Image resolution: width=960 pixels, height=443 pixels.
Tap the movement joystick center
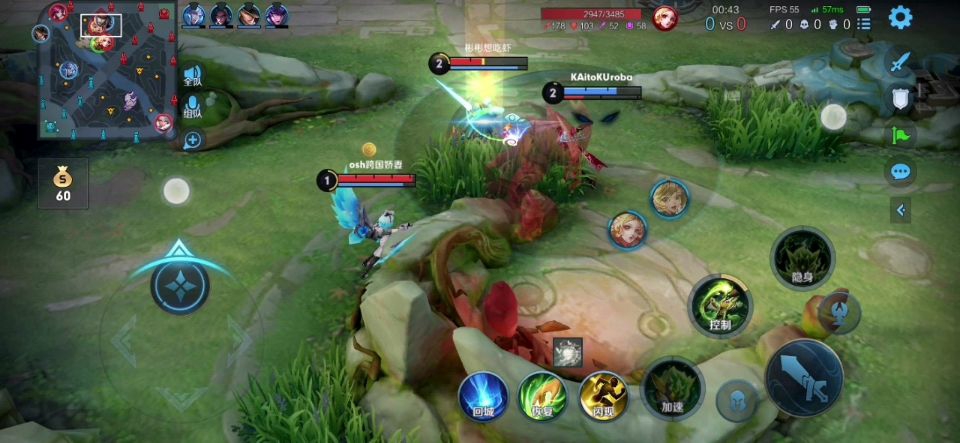click(x=180, y=285)
